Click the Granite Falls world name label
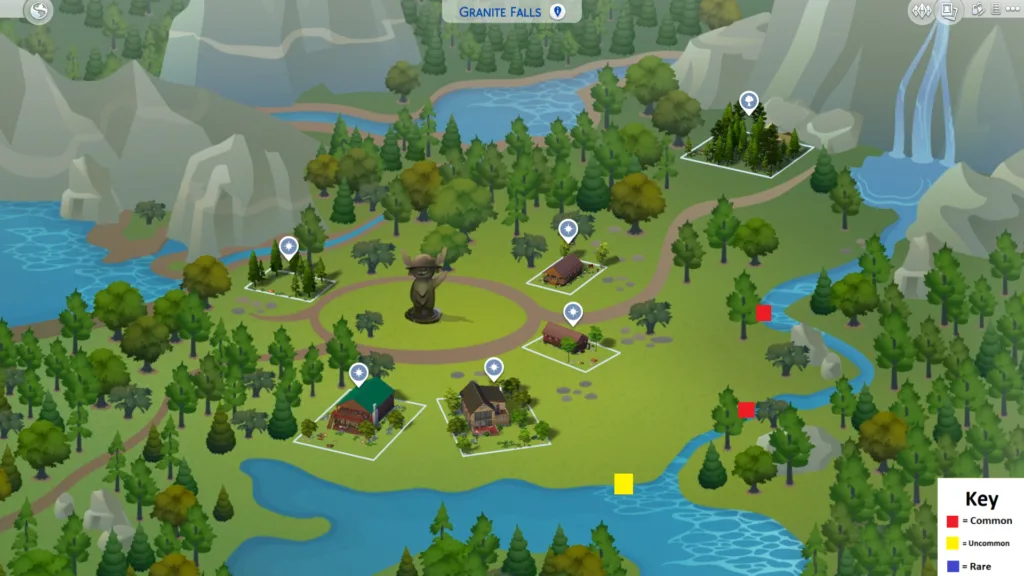 [x=500, y=12]
